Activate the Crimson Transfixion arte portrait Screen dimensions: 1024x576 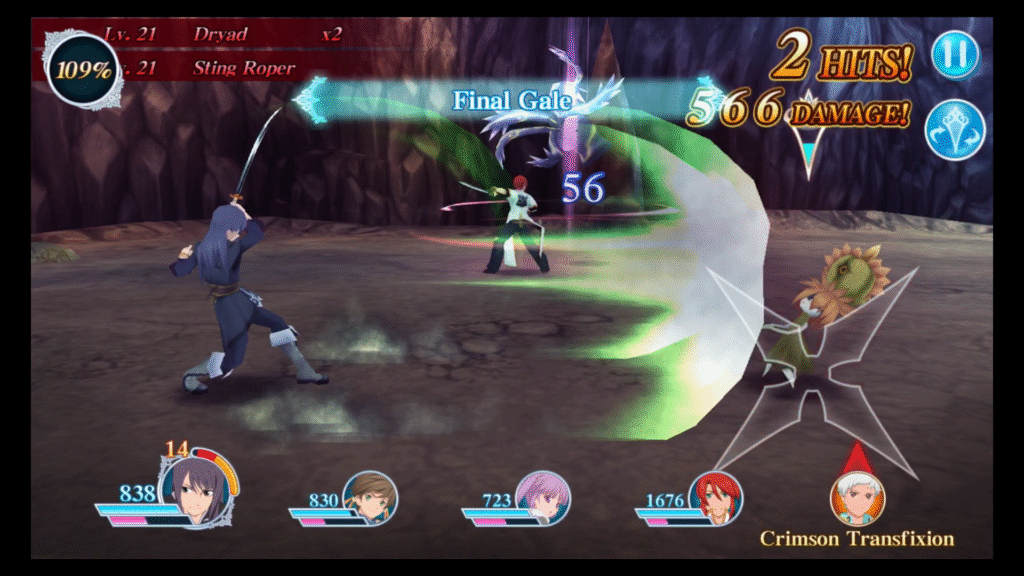tap(856, 497)
